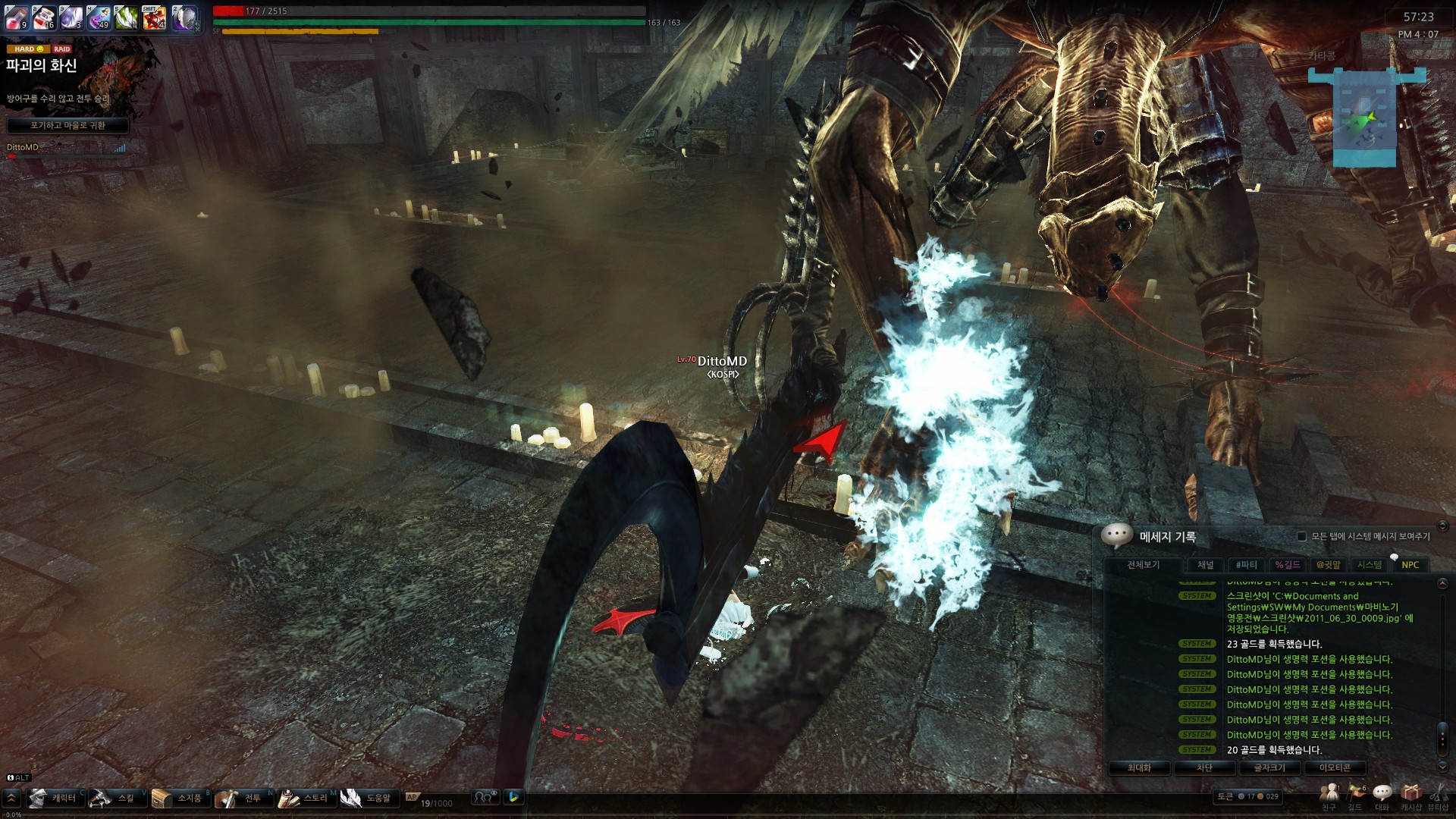Select the NPC message tab
Screen dimensions: 1456x819
click(x=1410, y=565)
